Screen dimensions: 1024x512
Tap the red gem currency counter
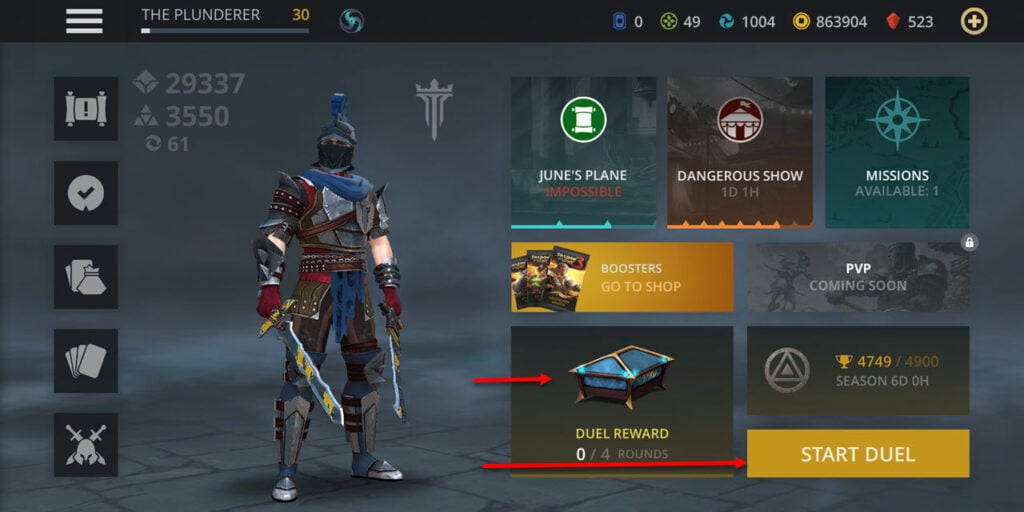[x=910, y=21]
